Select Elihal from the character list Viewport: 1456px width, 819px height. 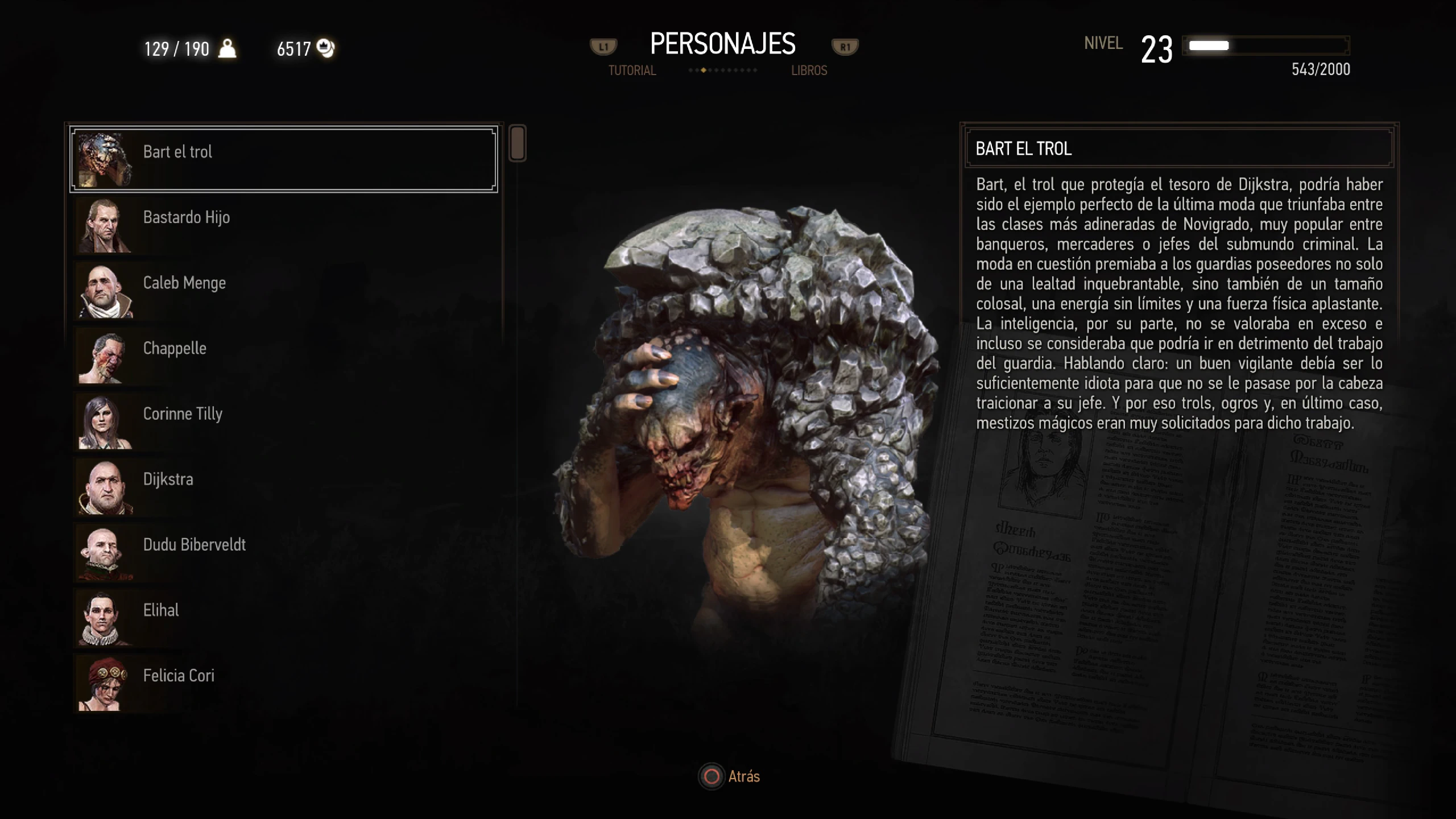[x=283, y=617]
